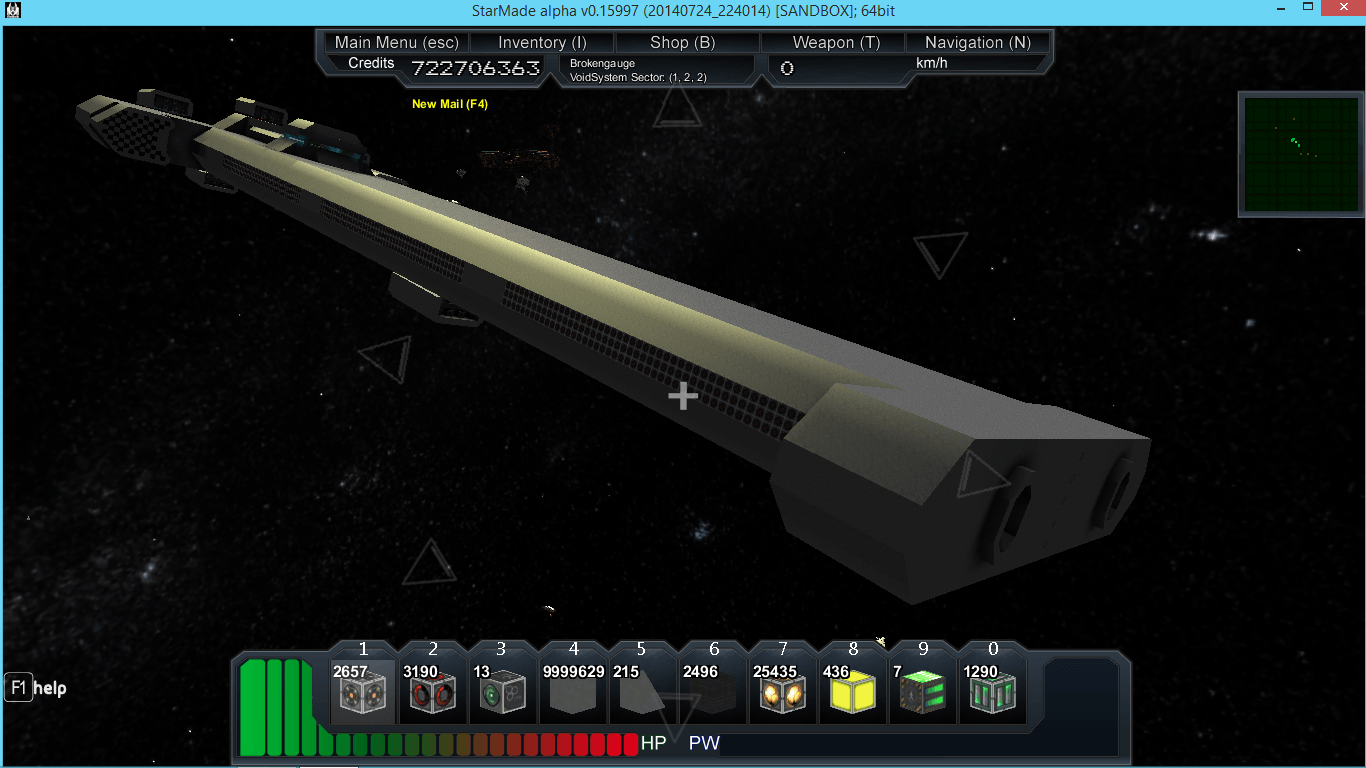Screen dimensions: 1366x768
Task: Open the Weapon menu
Action: click(836, 42)
